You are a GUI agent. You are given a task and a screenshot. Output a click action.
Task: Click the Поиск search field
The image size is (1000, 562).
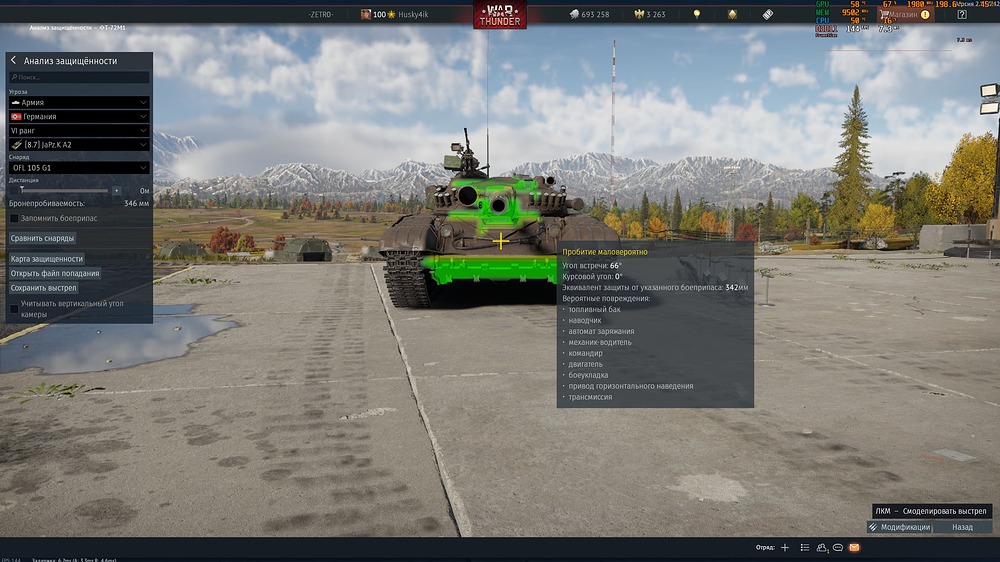tap(79, 77)
